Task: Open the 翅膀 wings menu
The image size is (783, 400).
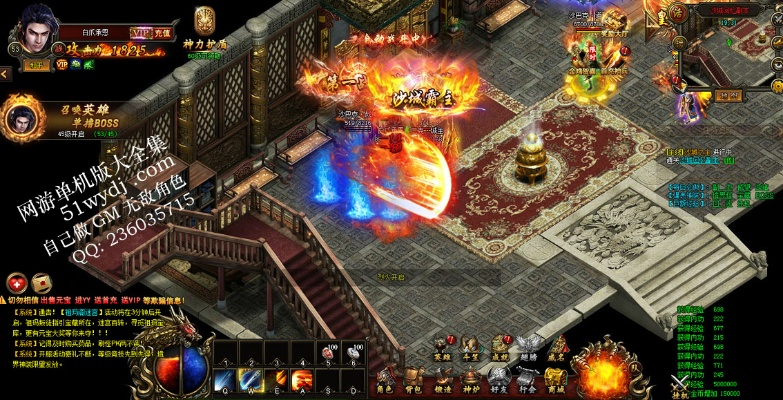Action: [x=528, y=347]
